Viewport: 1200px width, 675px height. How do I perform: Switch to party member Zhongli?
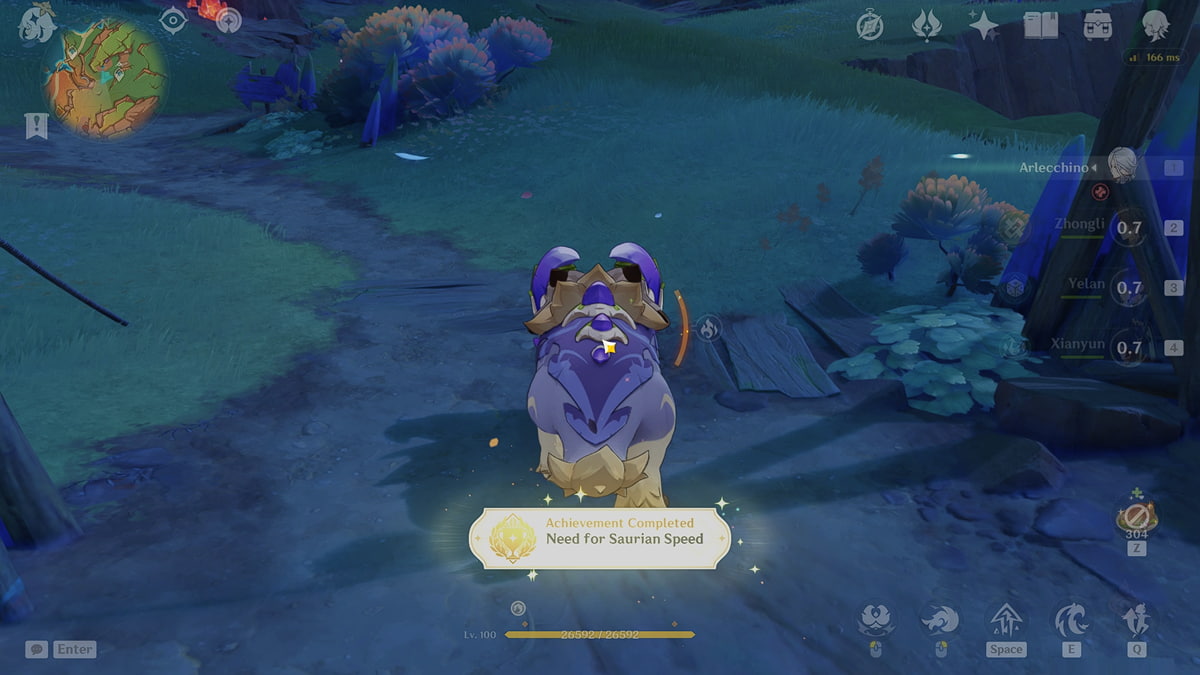click(x=1128, y=227)
